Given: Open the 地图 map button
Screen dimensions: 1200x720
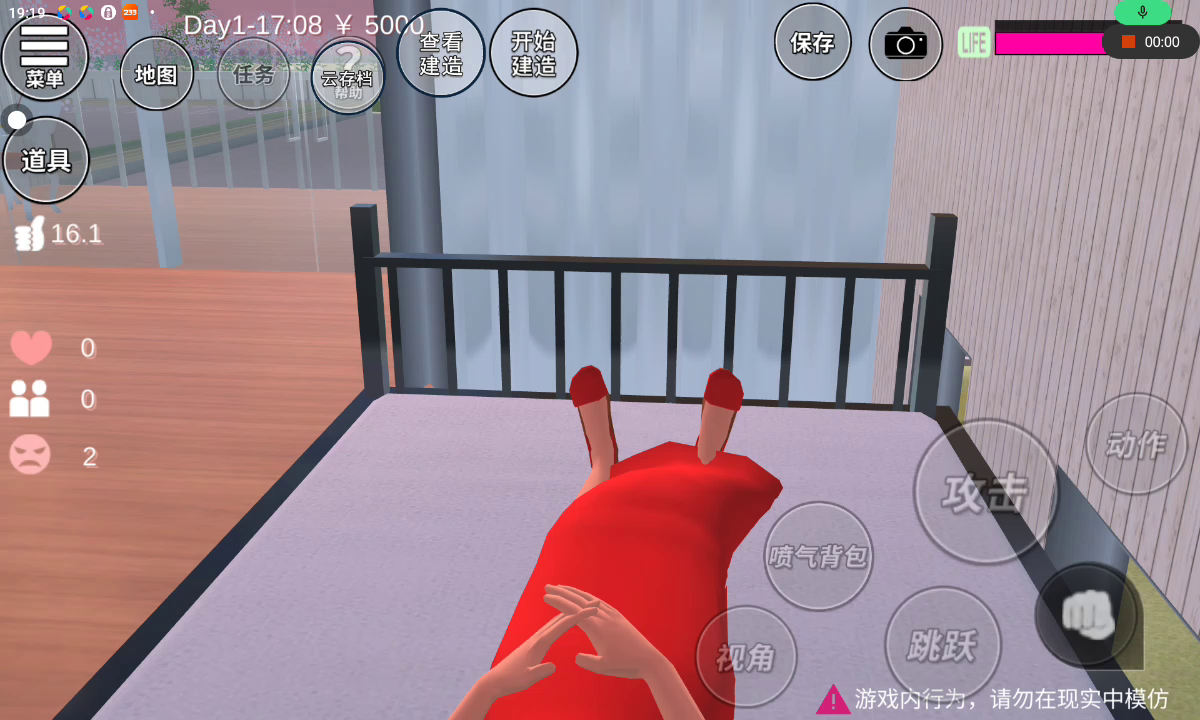Looking at the screenshot, I should tap(156, 74).
